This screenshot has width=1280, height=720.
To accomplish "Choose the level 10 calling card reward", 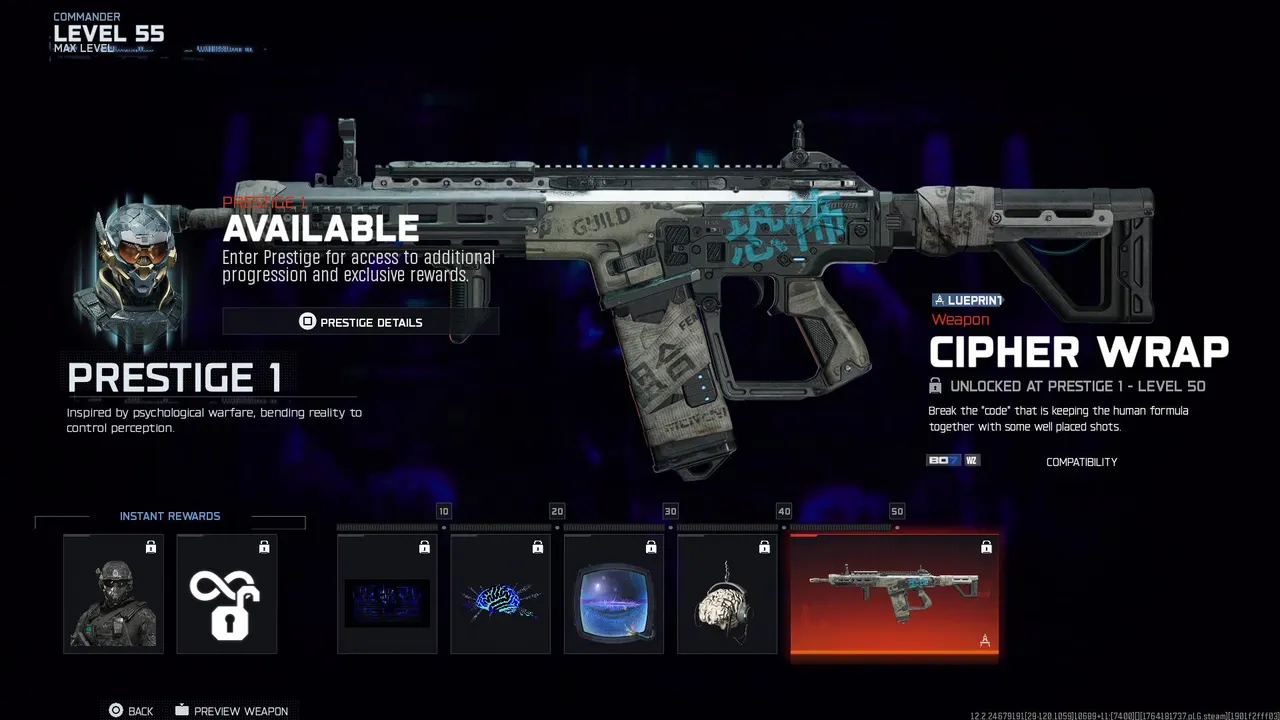I will (387, 594).
